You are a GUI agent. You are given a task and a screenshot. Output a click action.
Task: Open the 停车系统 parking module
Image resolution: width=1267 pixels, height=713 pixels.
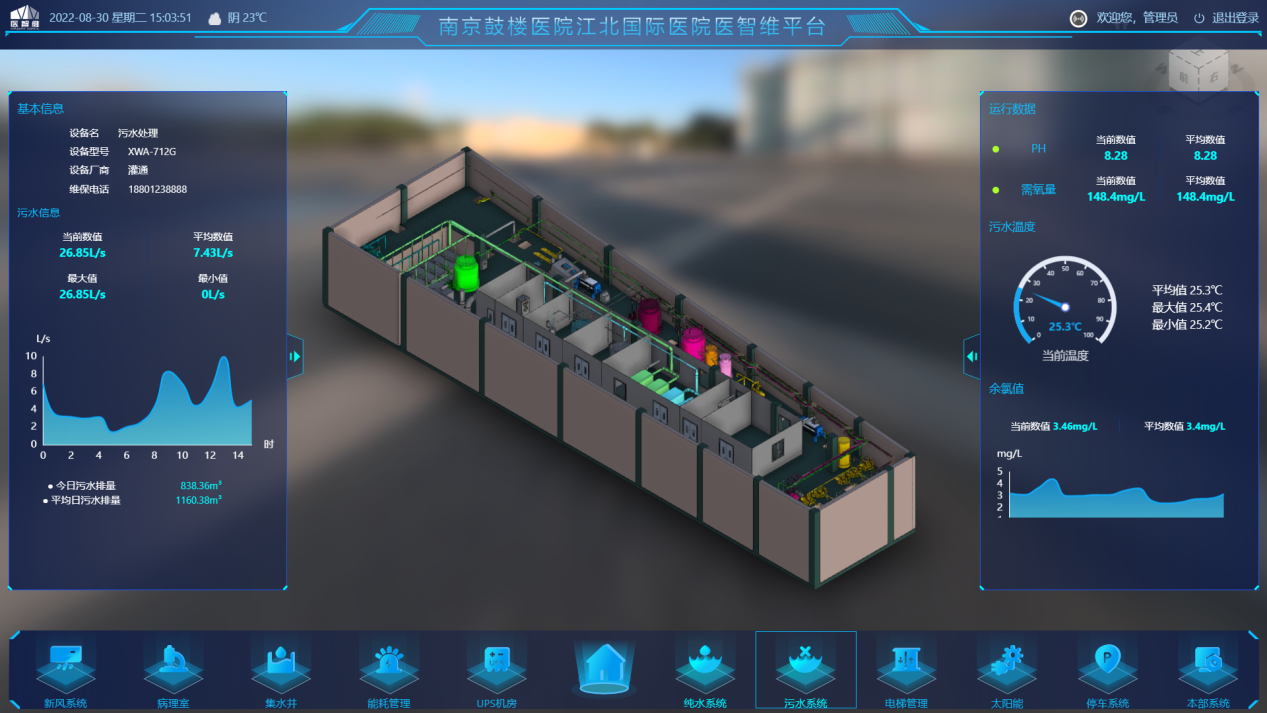1108,667
